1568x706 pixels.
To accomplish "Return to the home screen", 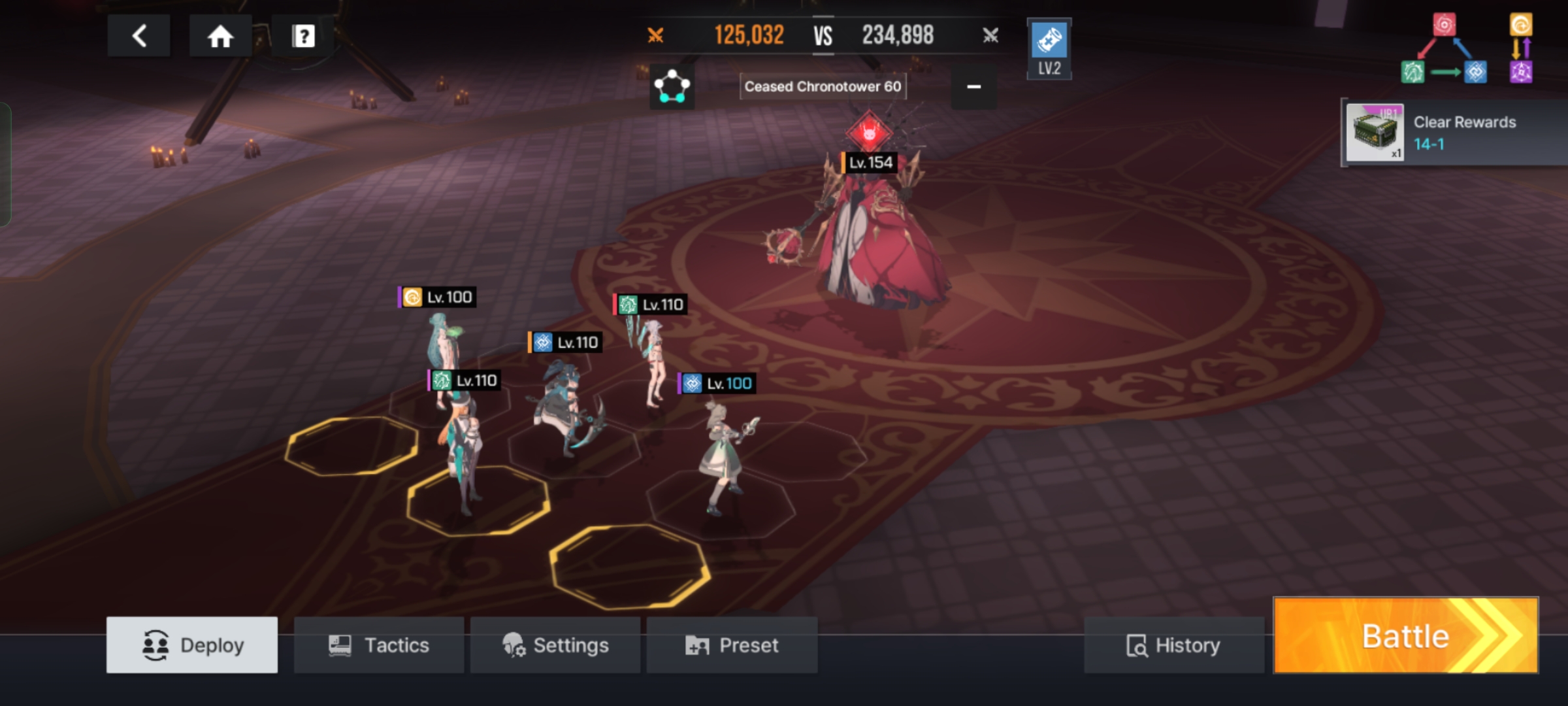I will pyautogui.click(x=220, y=36).
